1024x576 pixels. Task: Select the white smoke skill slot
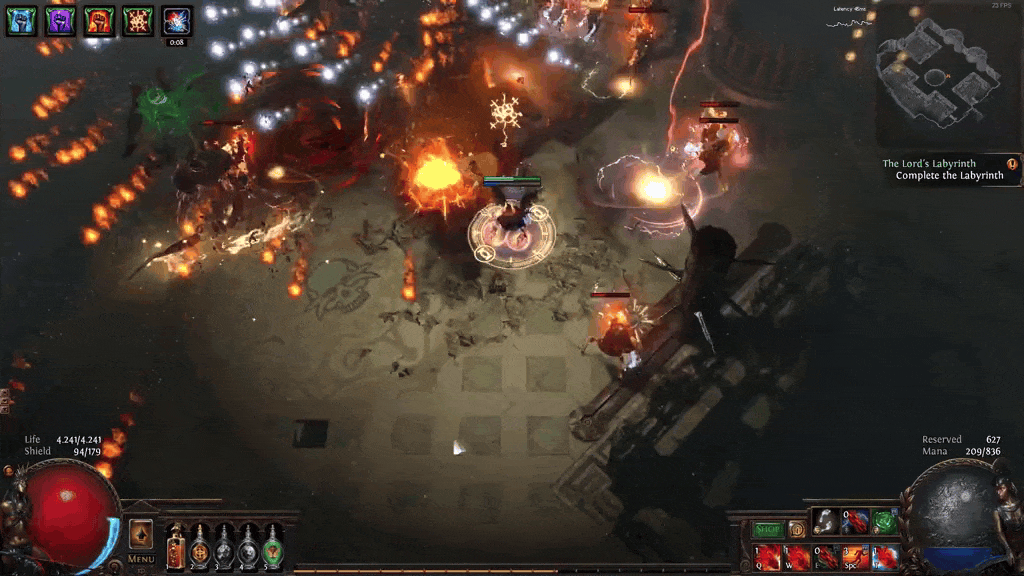pyautogui.click(x=826, y=522)
